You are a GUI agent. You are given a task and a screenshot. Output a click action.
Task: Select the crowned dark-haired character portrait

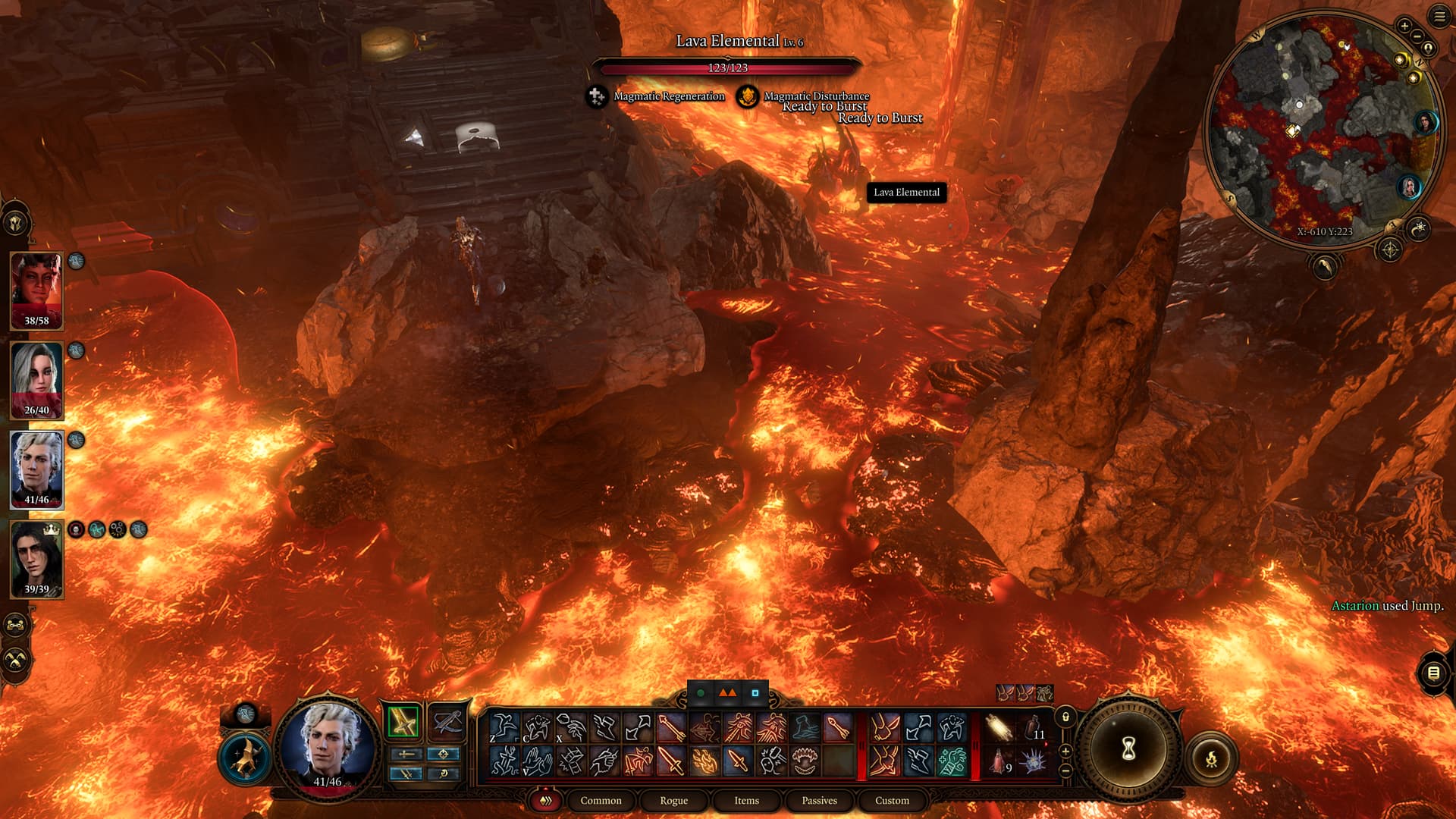coord(36,559)
